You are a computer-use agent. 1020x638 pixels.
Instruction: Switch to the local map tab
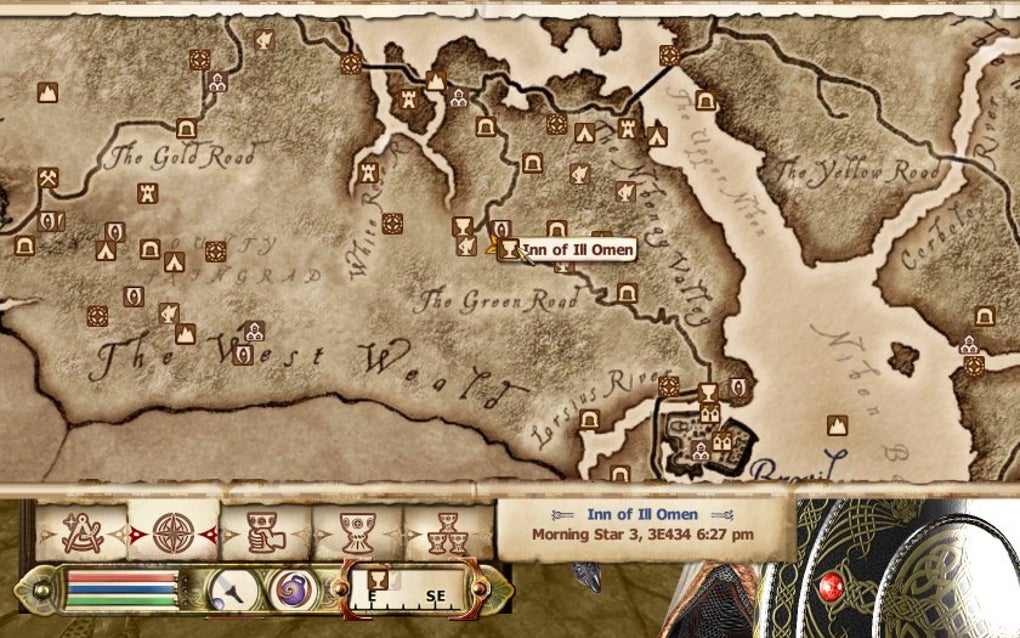click(81, 531)
